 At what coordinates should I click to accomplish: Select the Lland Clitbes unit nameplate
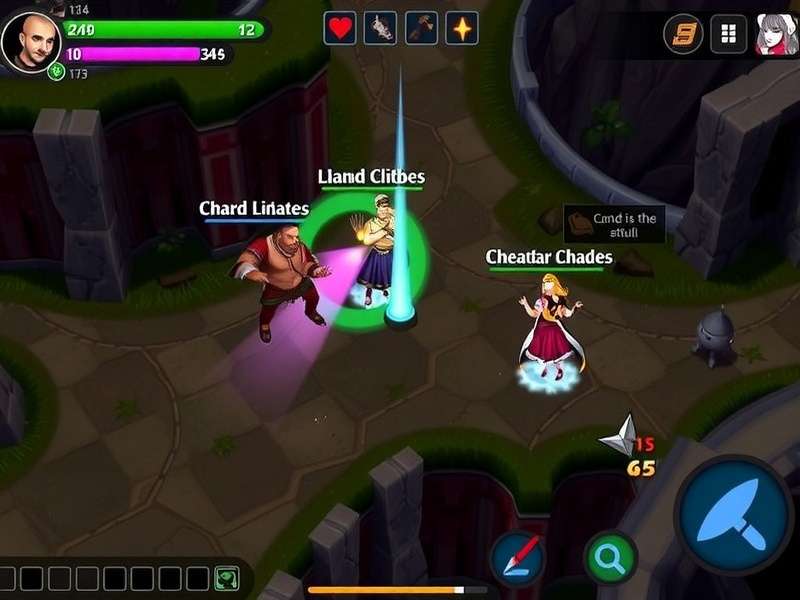(371, 178)
